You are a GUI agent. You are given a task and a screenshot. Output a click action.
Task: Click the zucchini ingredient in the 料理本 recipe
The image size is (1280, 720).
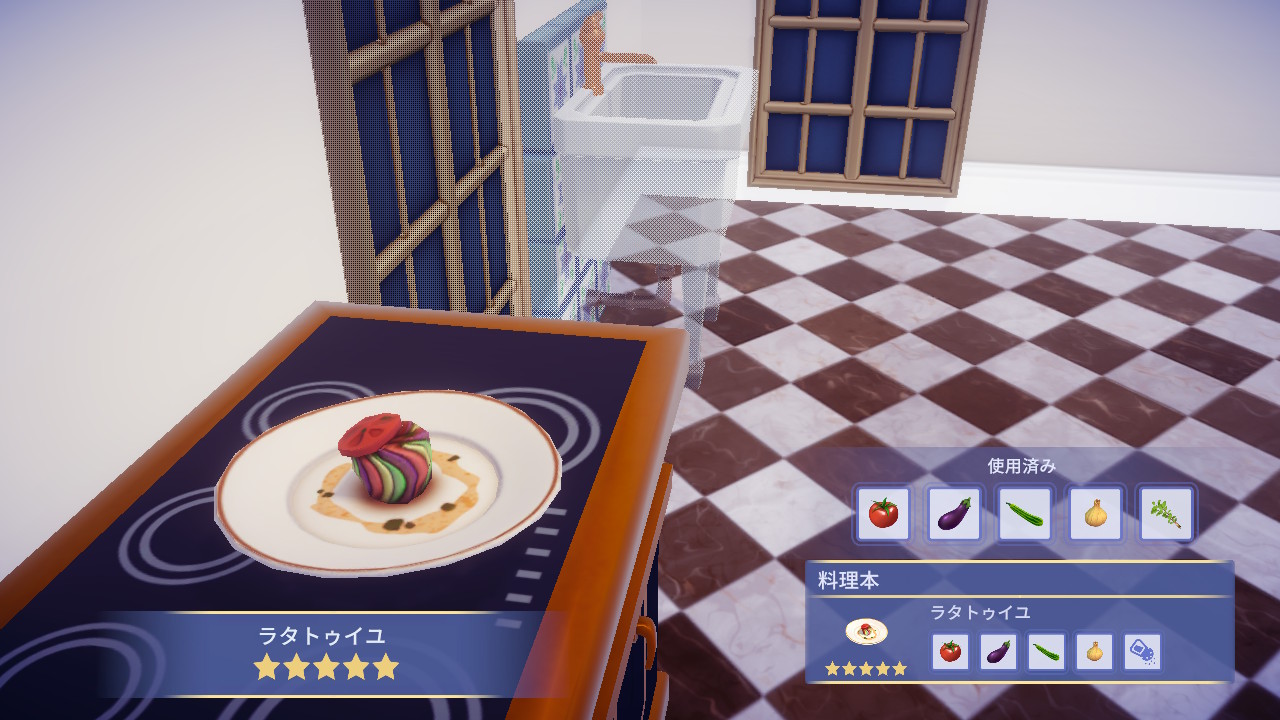click(1046, 652)
